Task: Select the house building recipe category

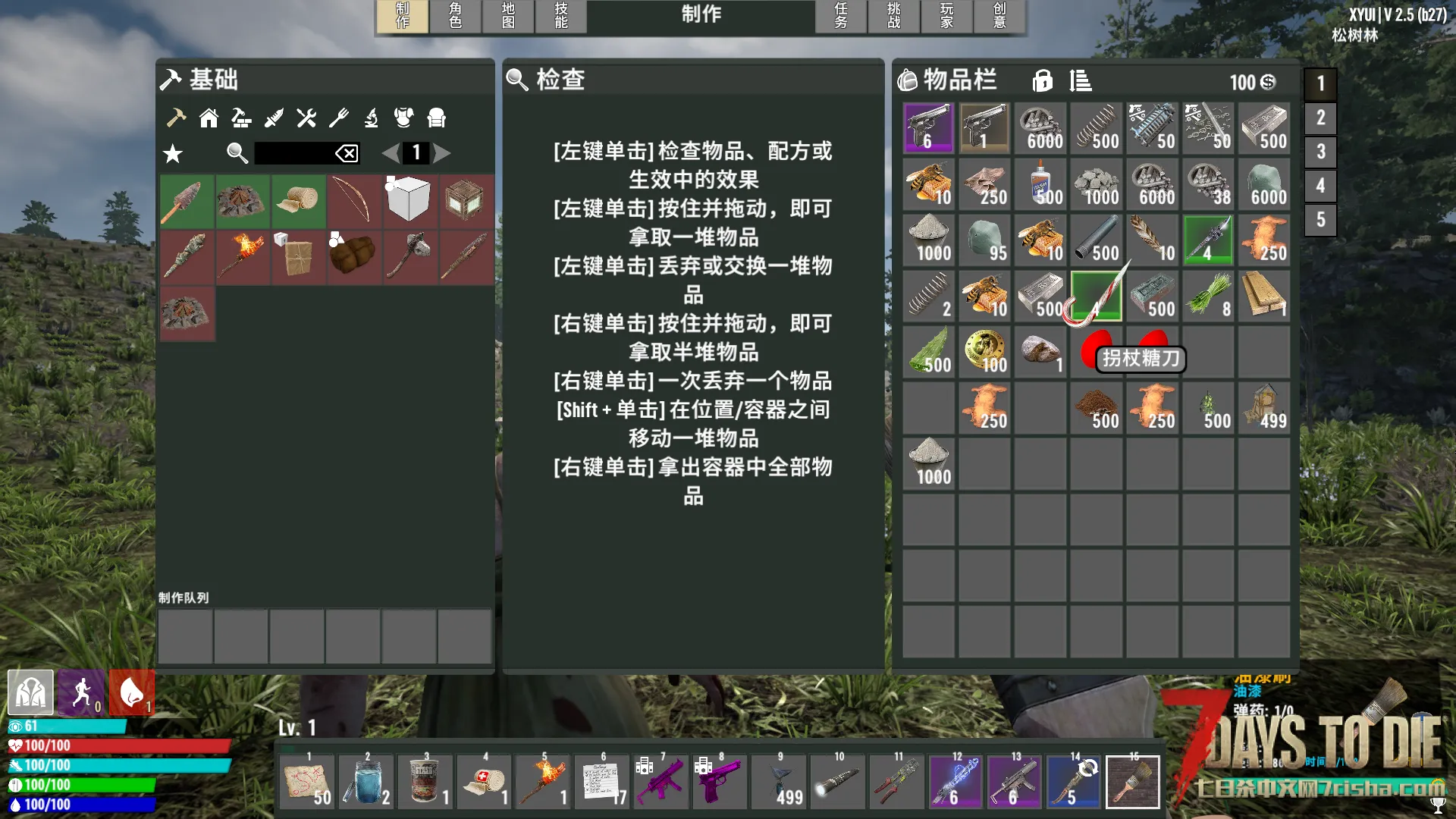Action: point(209,118)
